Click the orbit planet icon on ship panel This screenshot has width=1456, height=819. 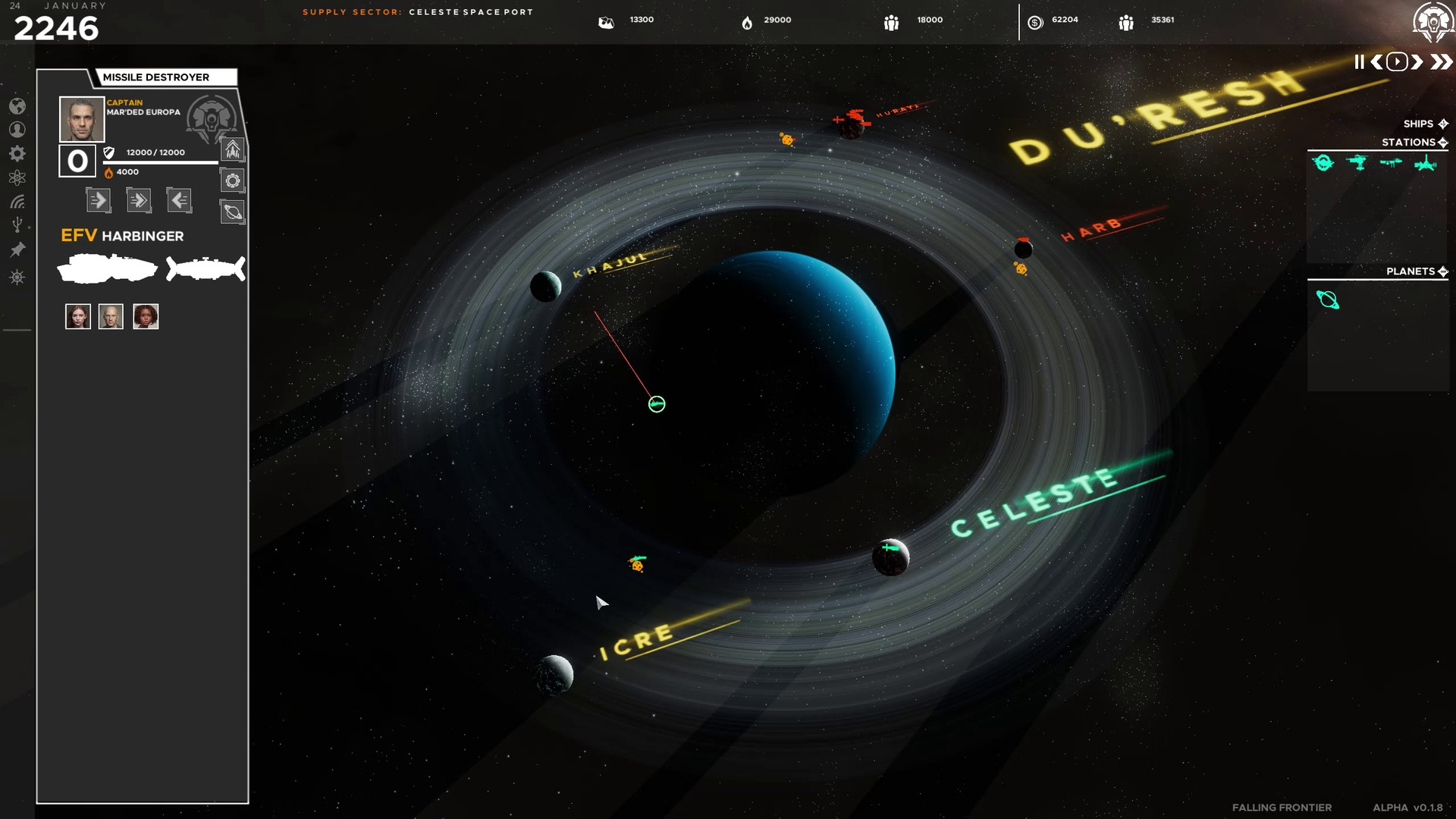pos(233,212)
